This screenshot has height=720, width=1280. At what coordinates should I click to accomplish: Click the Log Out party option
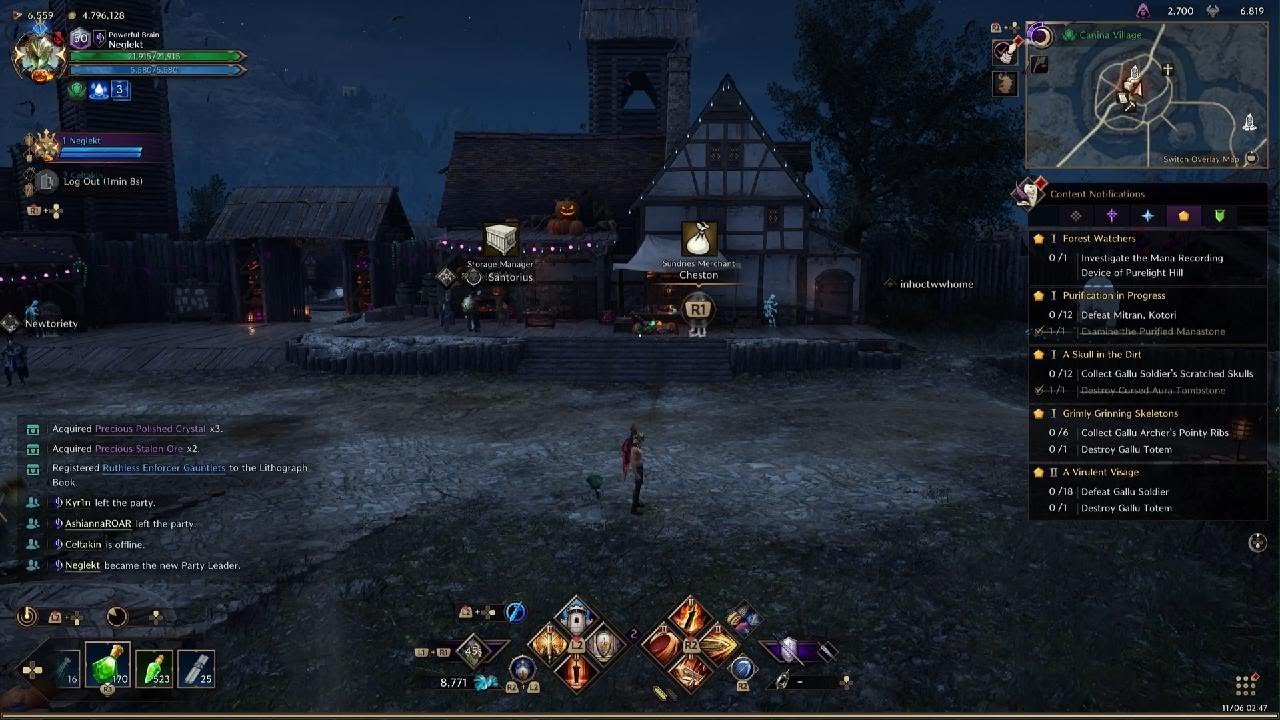coord(103,182)
